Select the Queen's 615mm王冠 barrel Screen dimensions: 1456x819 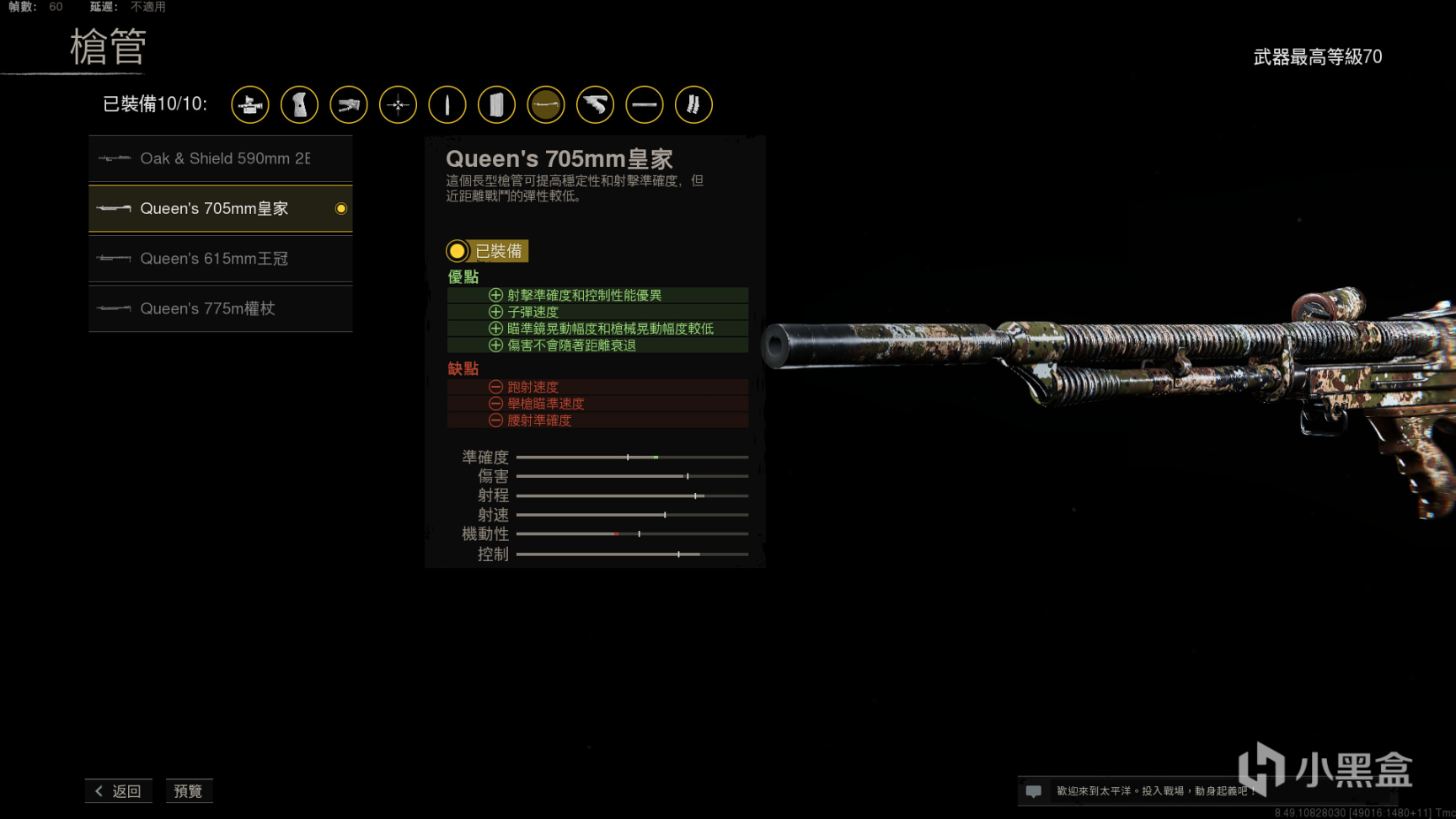[x=220, y=259]
